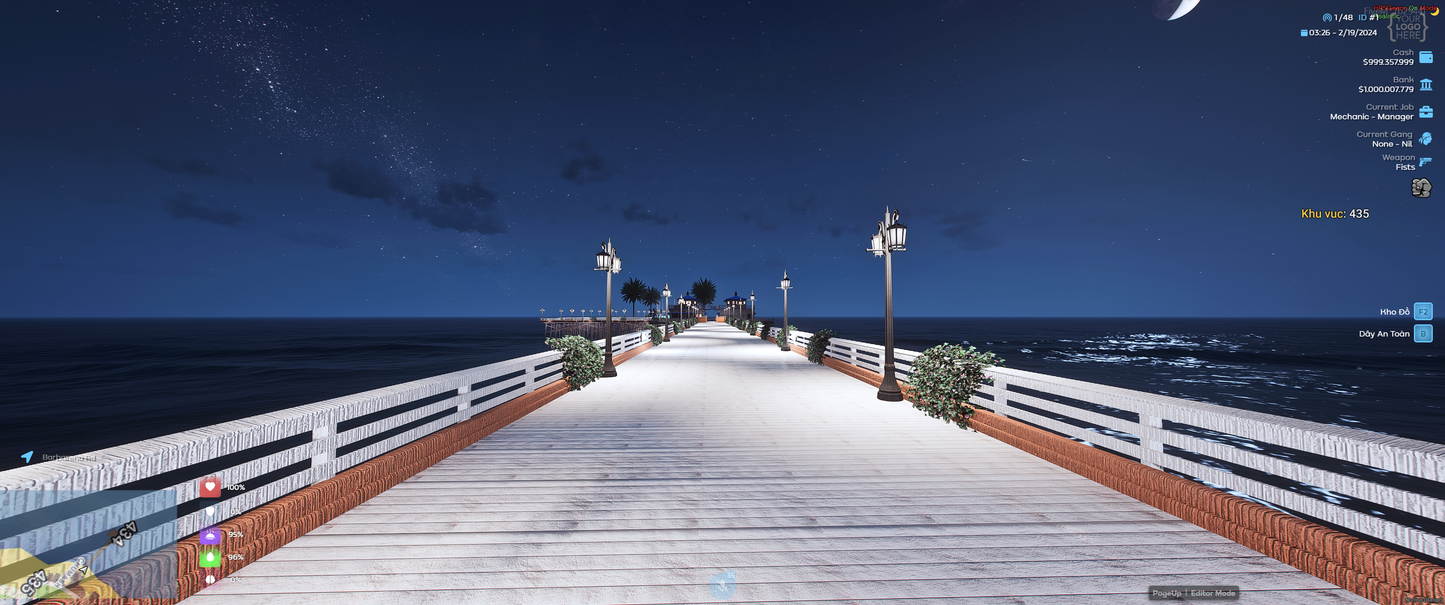This screenshot has width=1445, height=605.
Task: Select the green water drop thirst icon
Action: coord(210,557)
